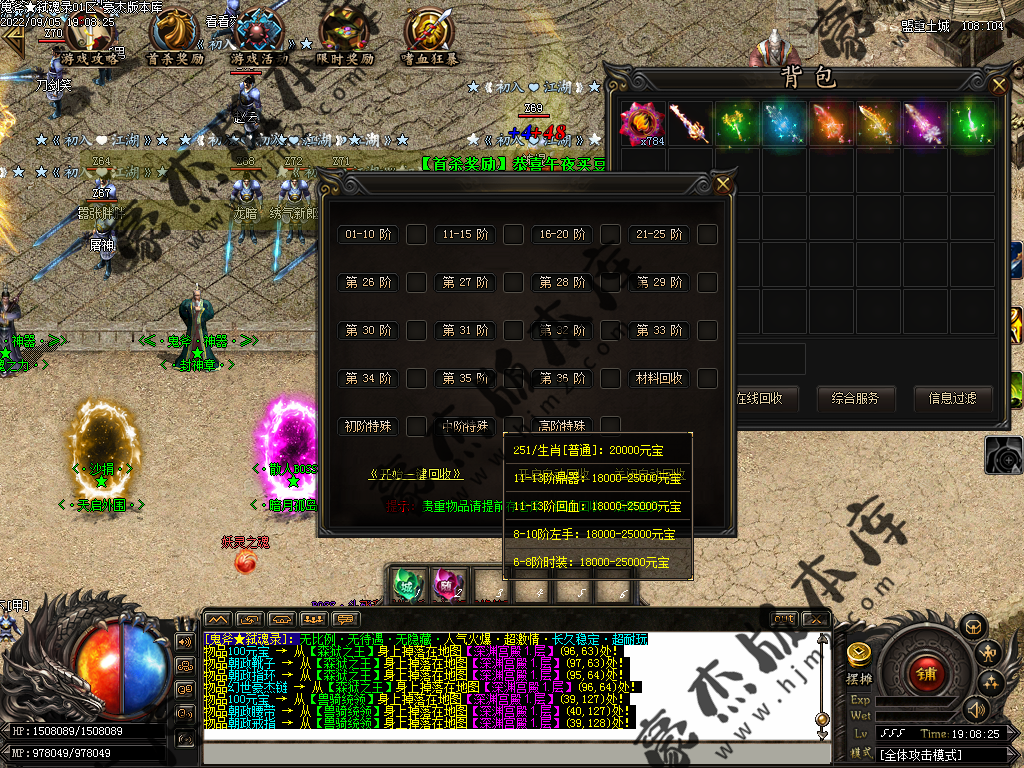Click the red 铺 shop button
Image resolution: width=1024 pixels, height=768 pixels.
pyautogui.click(x=927, y=673)
